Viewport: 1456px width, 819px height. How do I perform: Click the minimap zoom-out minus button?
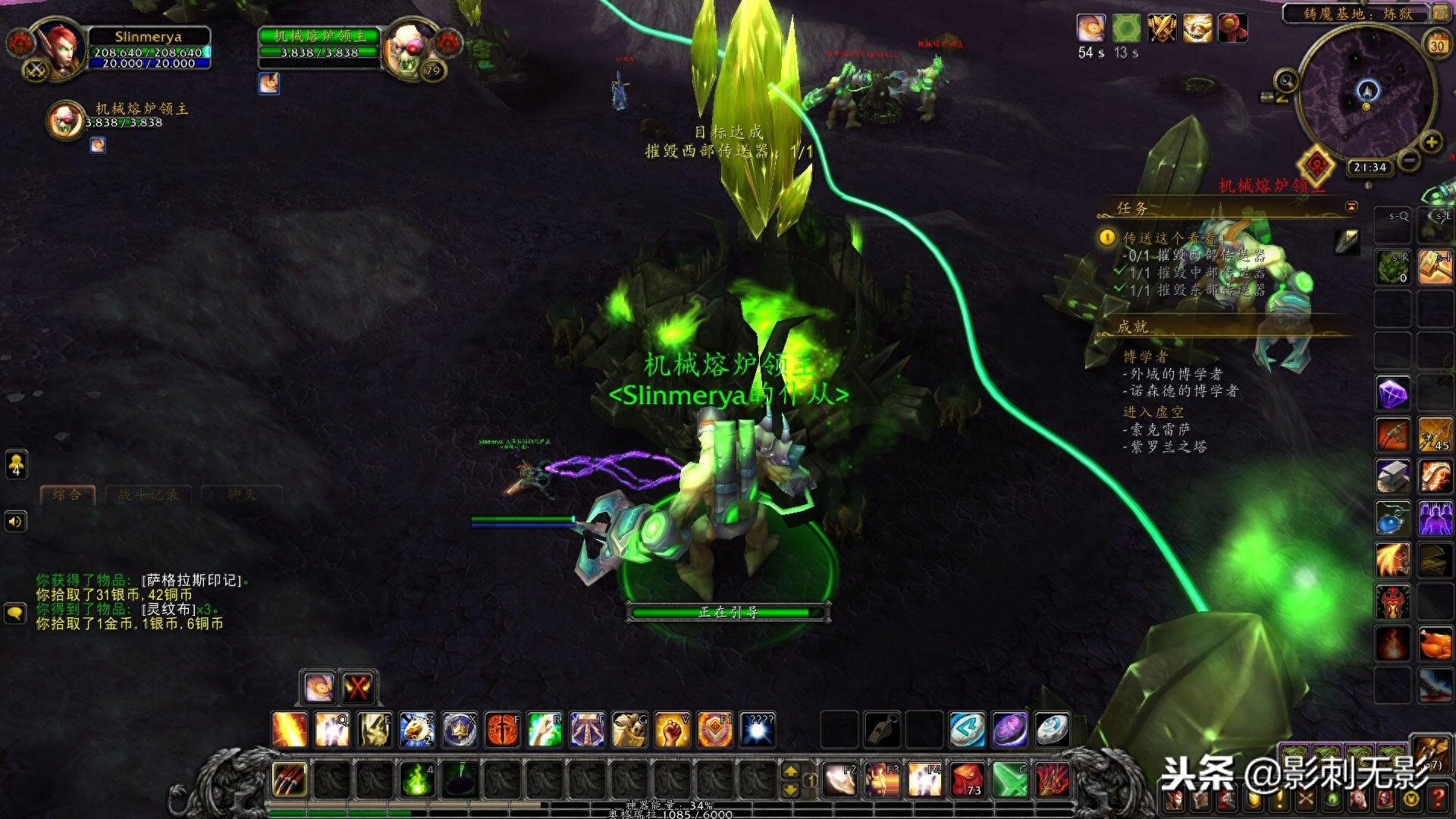click(1409, 161)
